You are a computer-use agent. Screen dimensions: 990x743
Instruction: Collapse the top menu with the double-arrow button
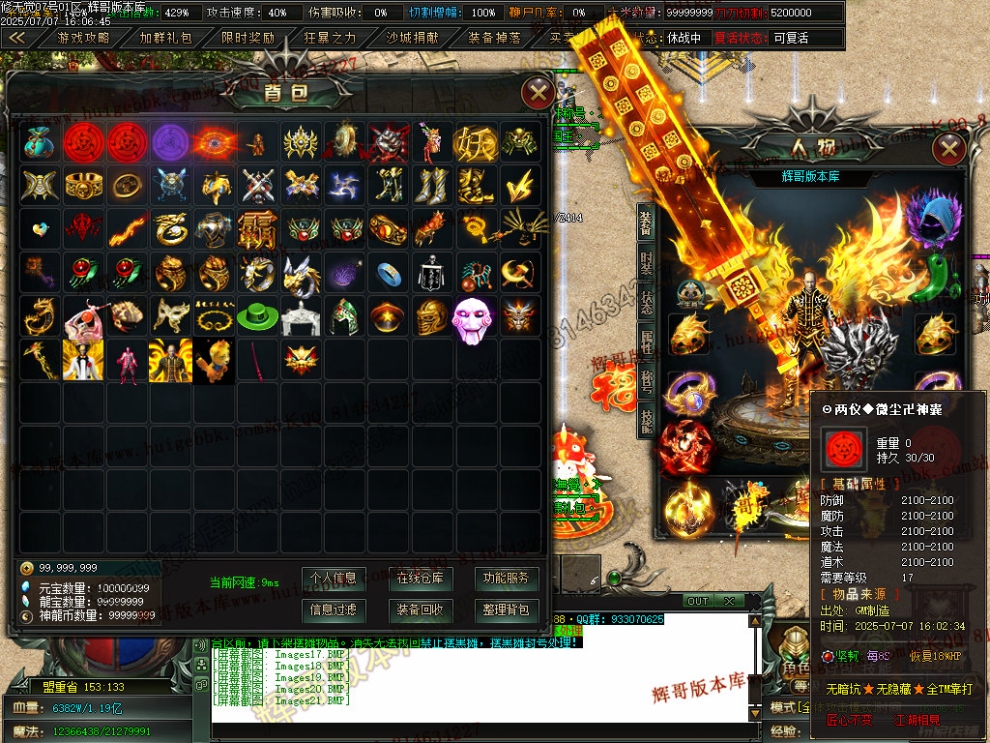click(x=17, y=38)
